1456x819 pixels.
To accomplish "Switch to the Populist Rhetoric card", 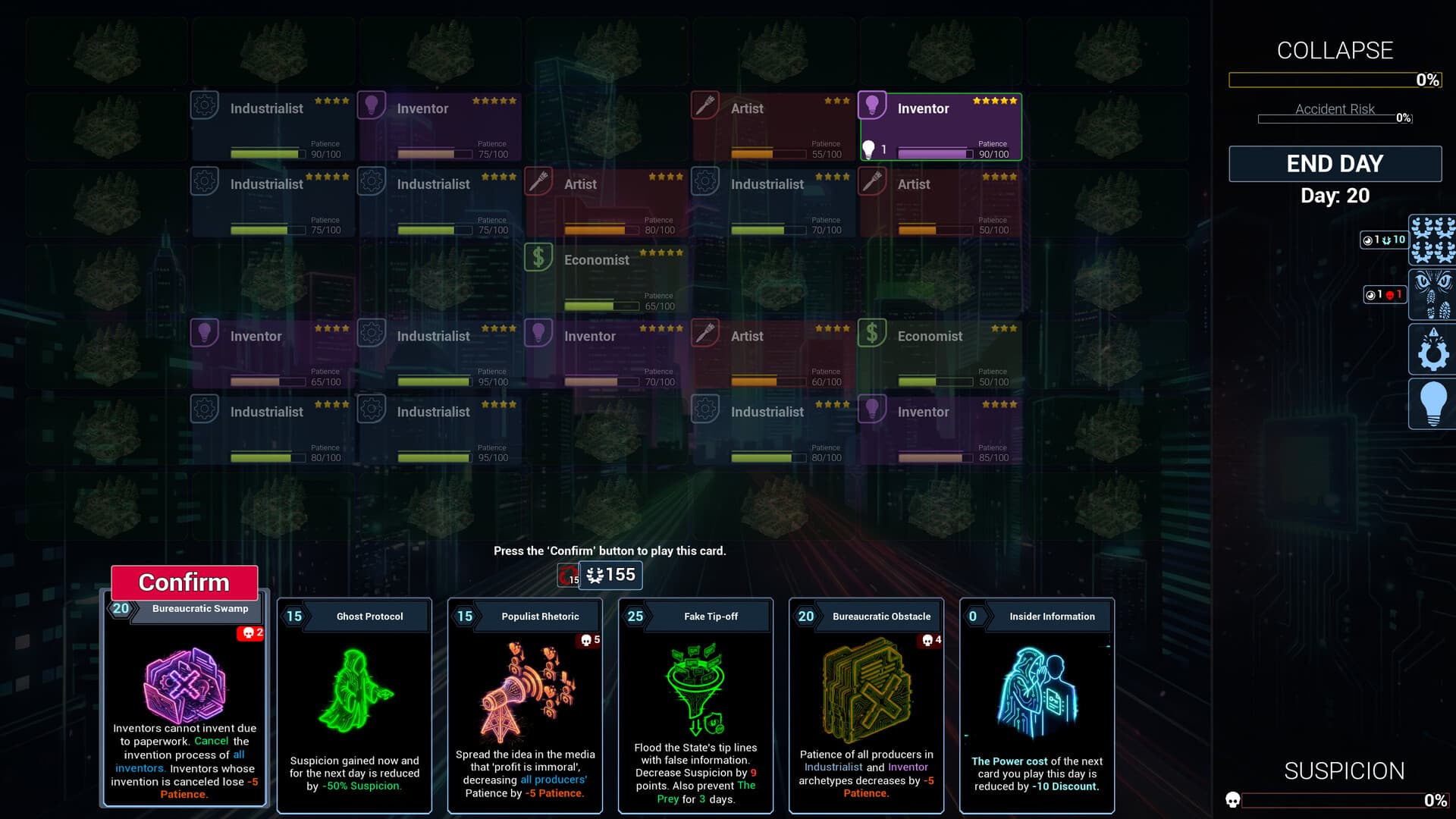I will [525, 705].
